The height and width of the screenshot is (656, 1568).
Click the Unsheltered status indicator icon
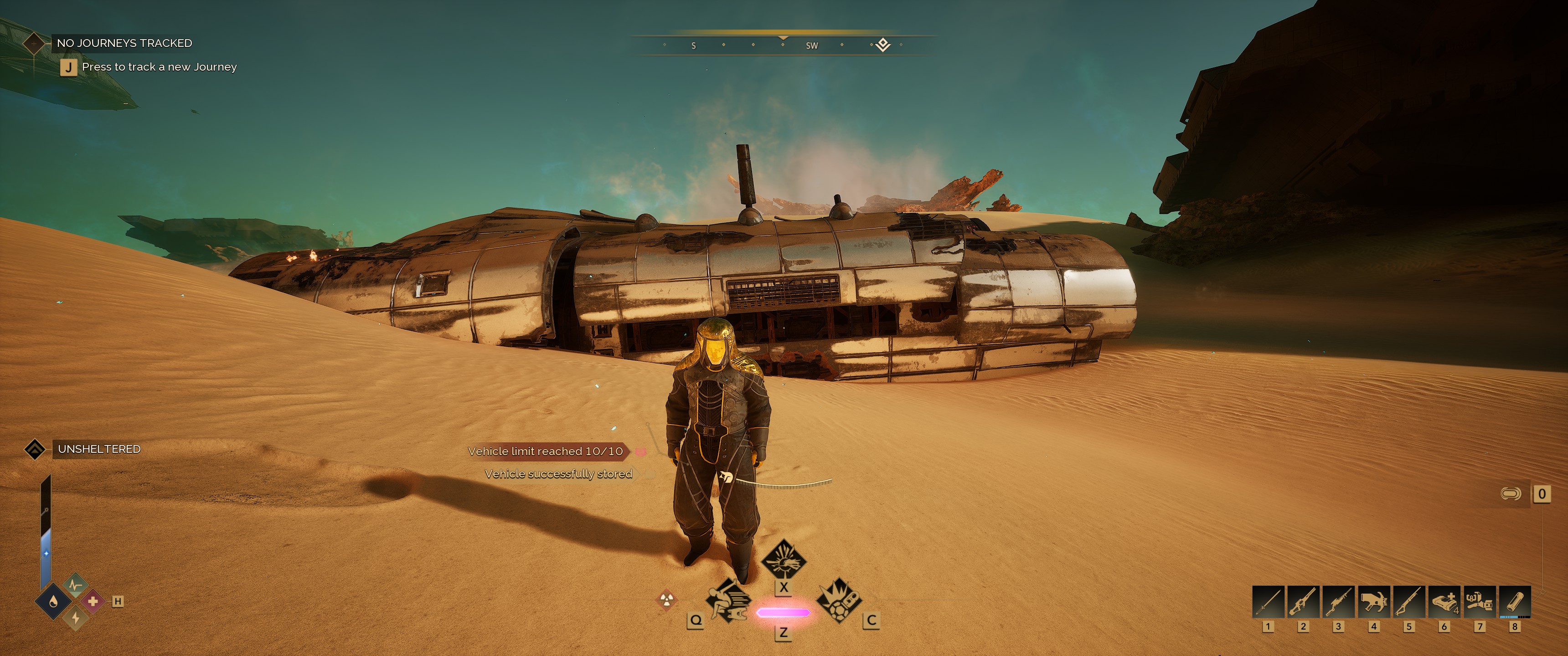coord(35,449)
